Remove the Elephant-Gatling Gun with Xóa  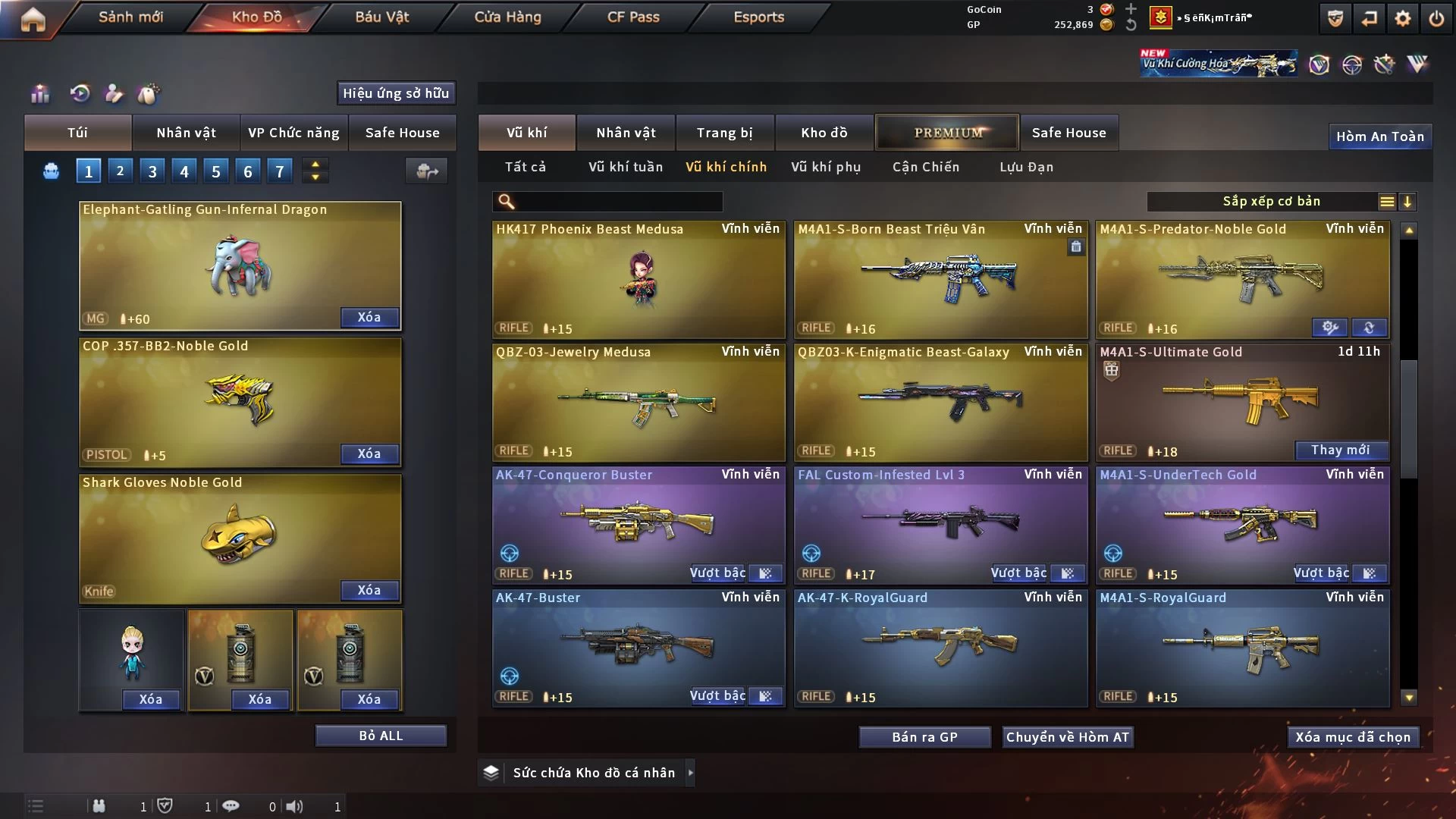pyautogui.click(x=369, y=317)
